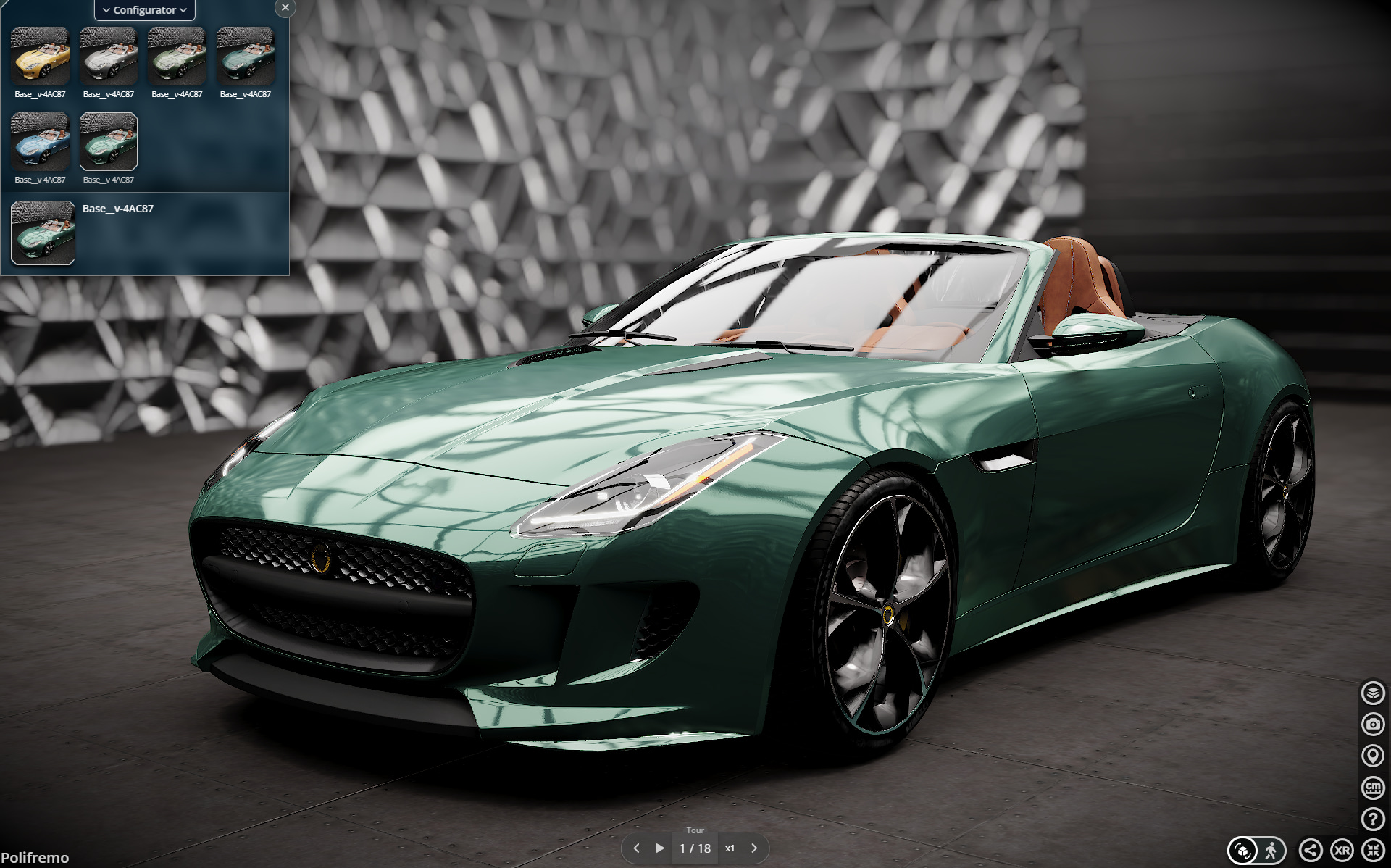Open the layers panel icon
Viewport: 1391px width, 868px height.
coord(1373,693)
